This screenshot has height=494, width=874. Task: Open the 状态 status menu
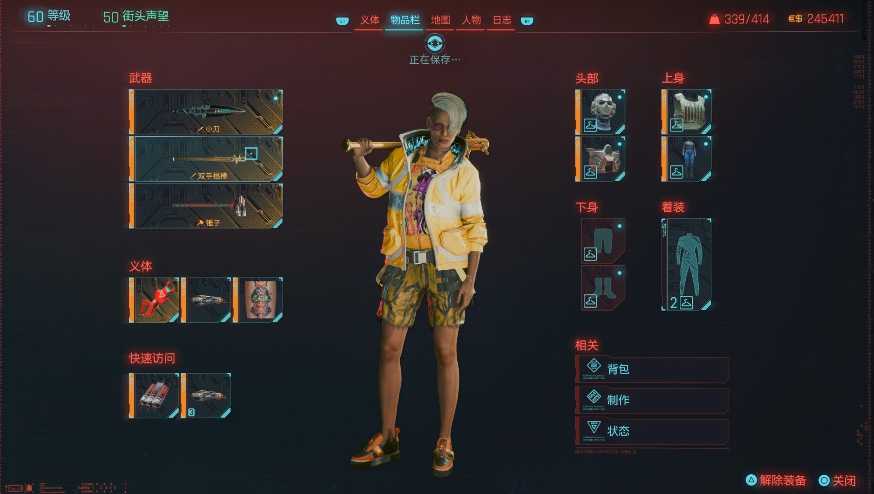653,431
